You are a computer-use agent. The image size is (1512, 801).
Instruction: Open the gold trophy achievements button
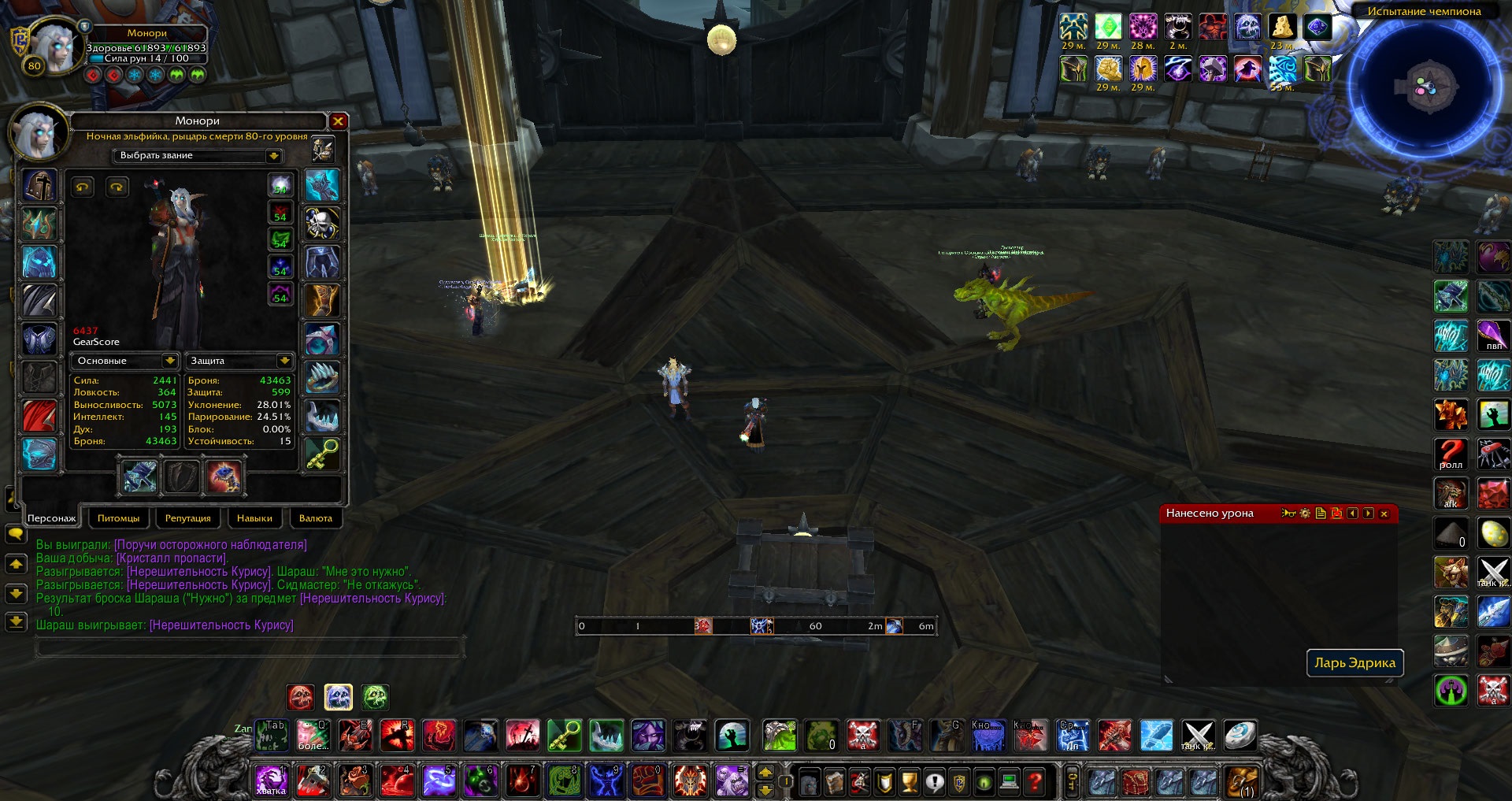(x=910, y=782)
